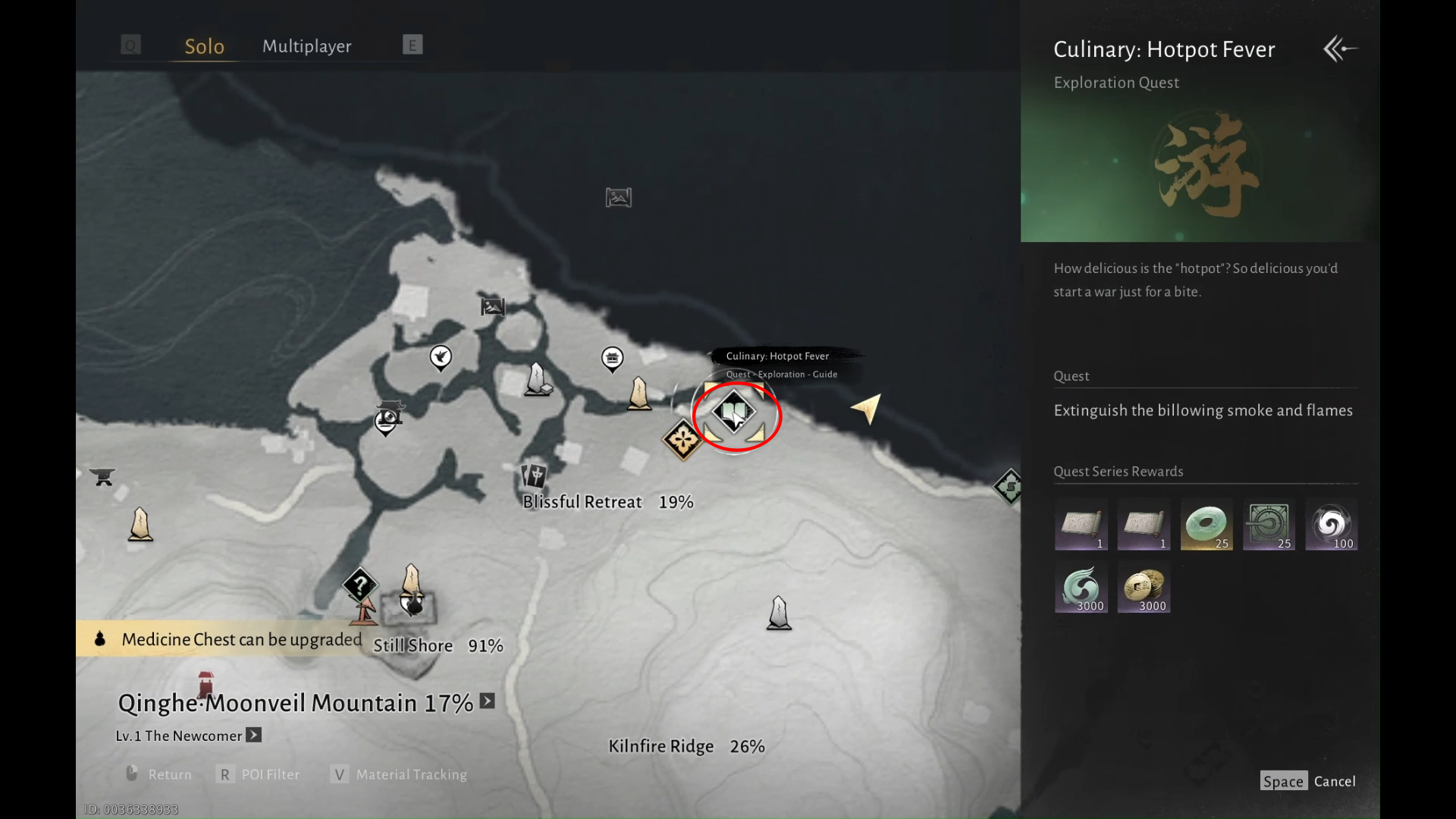Switch to the Multiplayer tab
Screen dimensions: 1456x819
(x=306, y=46)
